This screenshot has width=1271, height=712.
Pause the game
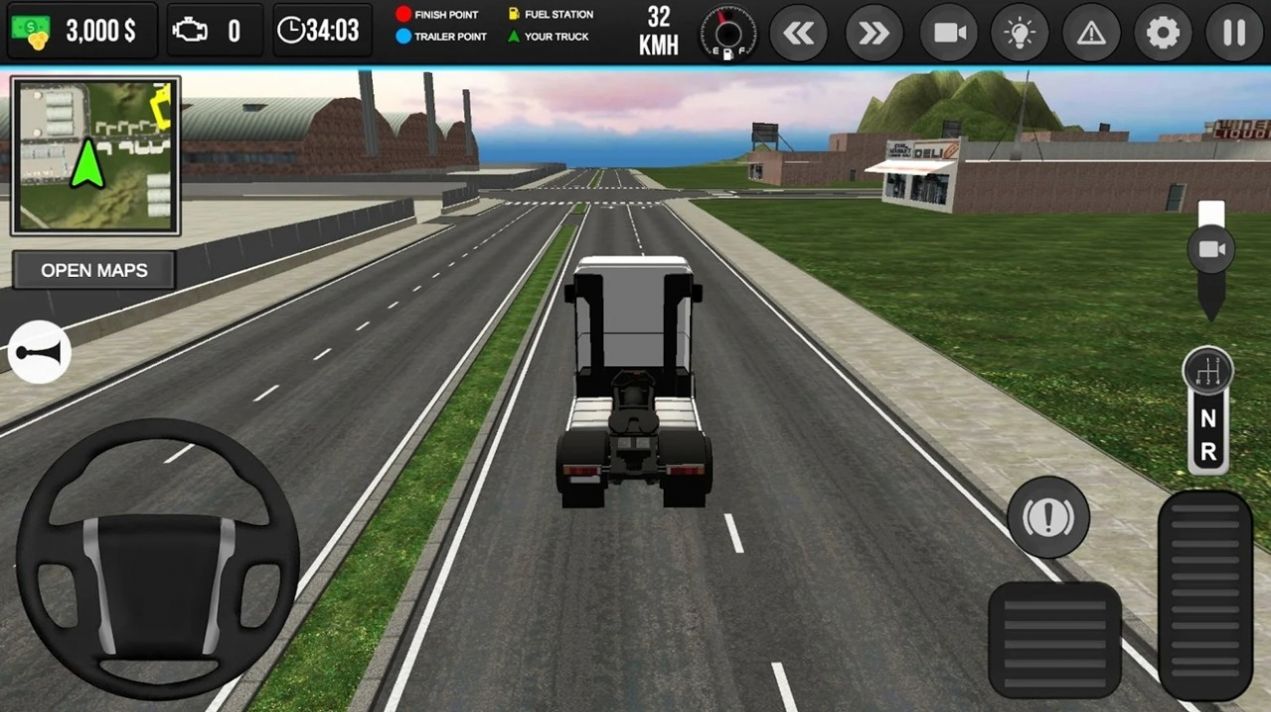[1234, 33]
